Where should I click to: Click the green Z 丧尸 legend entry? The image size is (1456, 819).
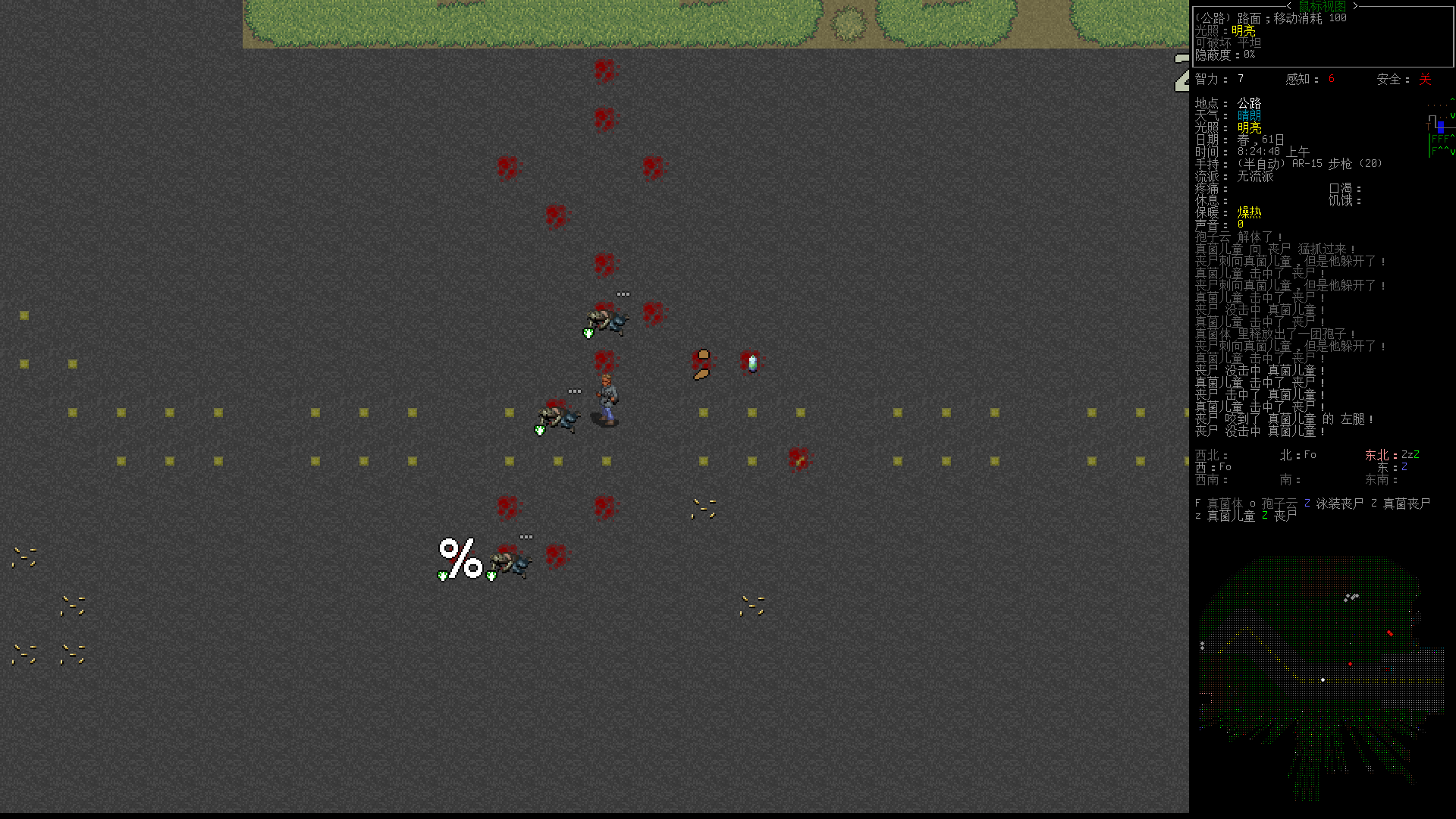coord(1265,514)
